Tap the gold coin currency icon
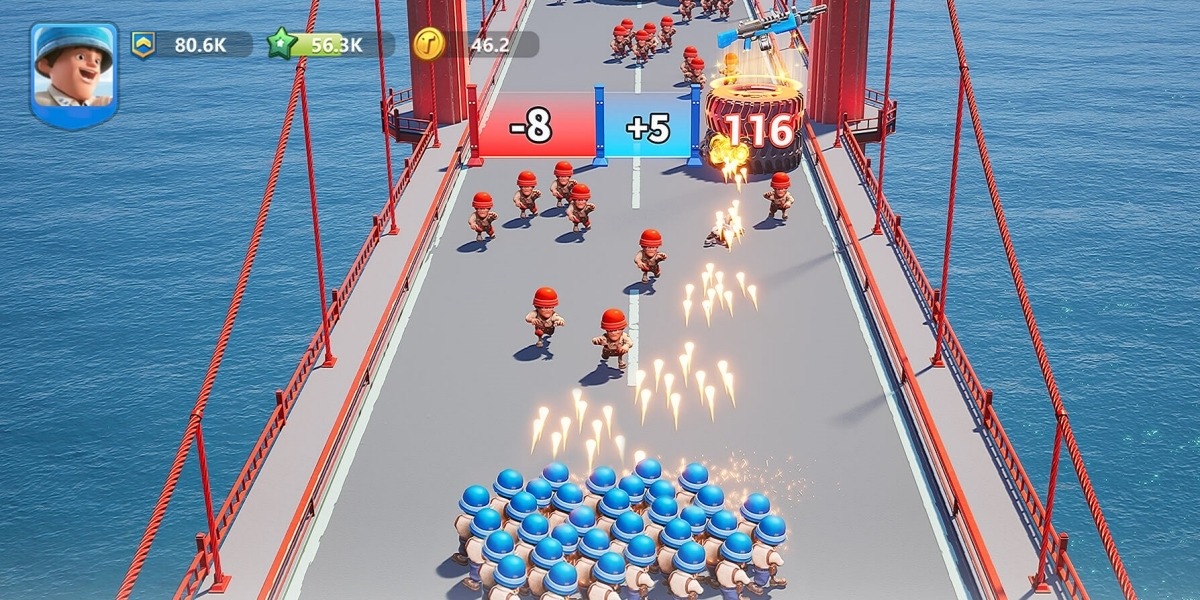 pos(428,44)
